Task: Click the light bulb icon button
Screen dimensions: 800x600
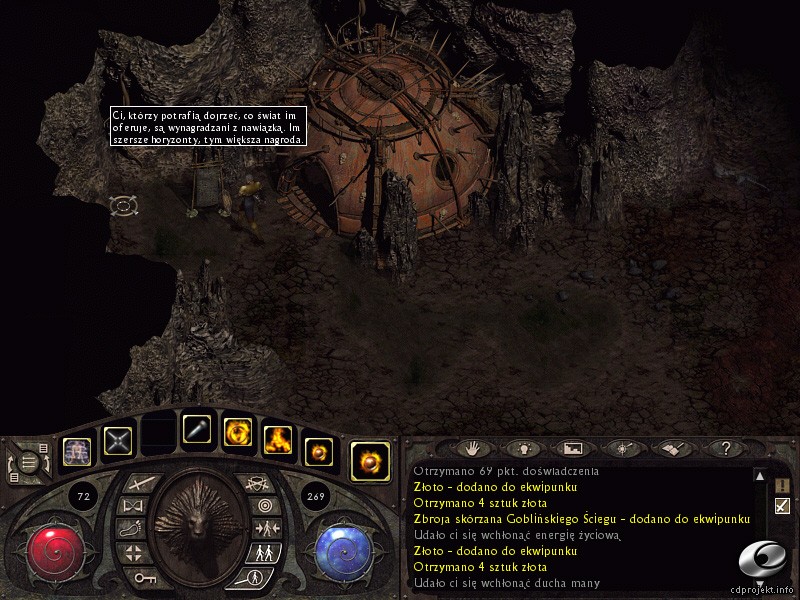Action: click(522, 449)
